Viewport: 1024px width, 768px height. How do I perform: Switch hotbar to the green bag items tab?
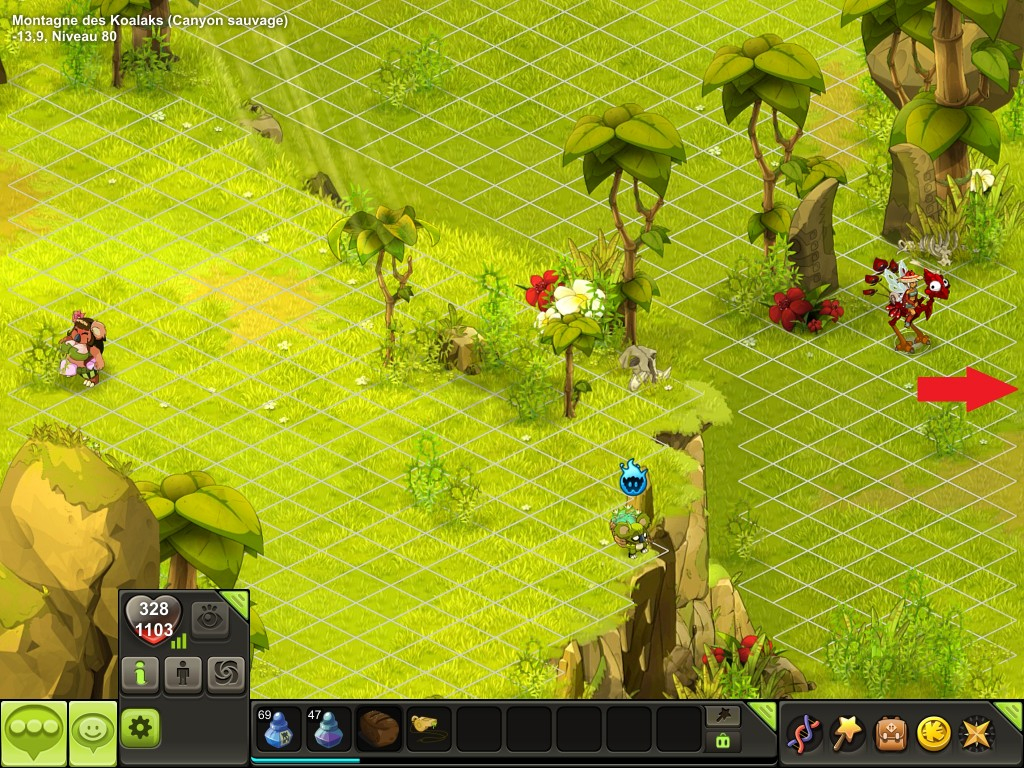point(722,741)
